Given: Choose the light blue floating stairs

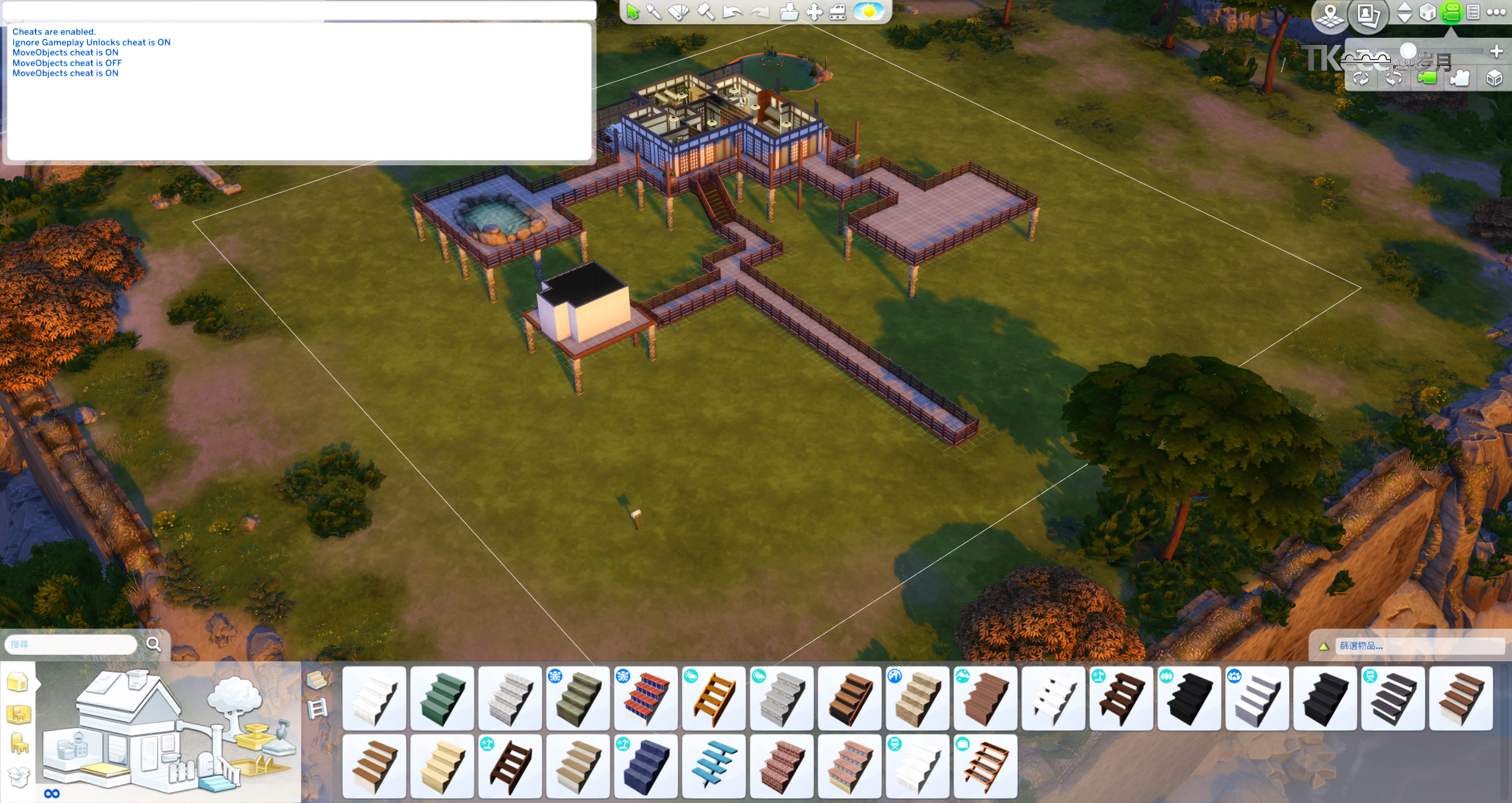Looking at the screenshot, I should click(x=713, y=766).
